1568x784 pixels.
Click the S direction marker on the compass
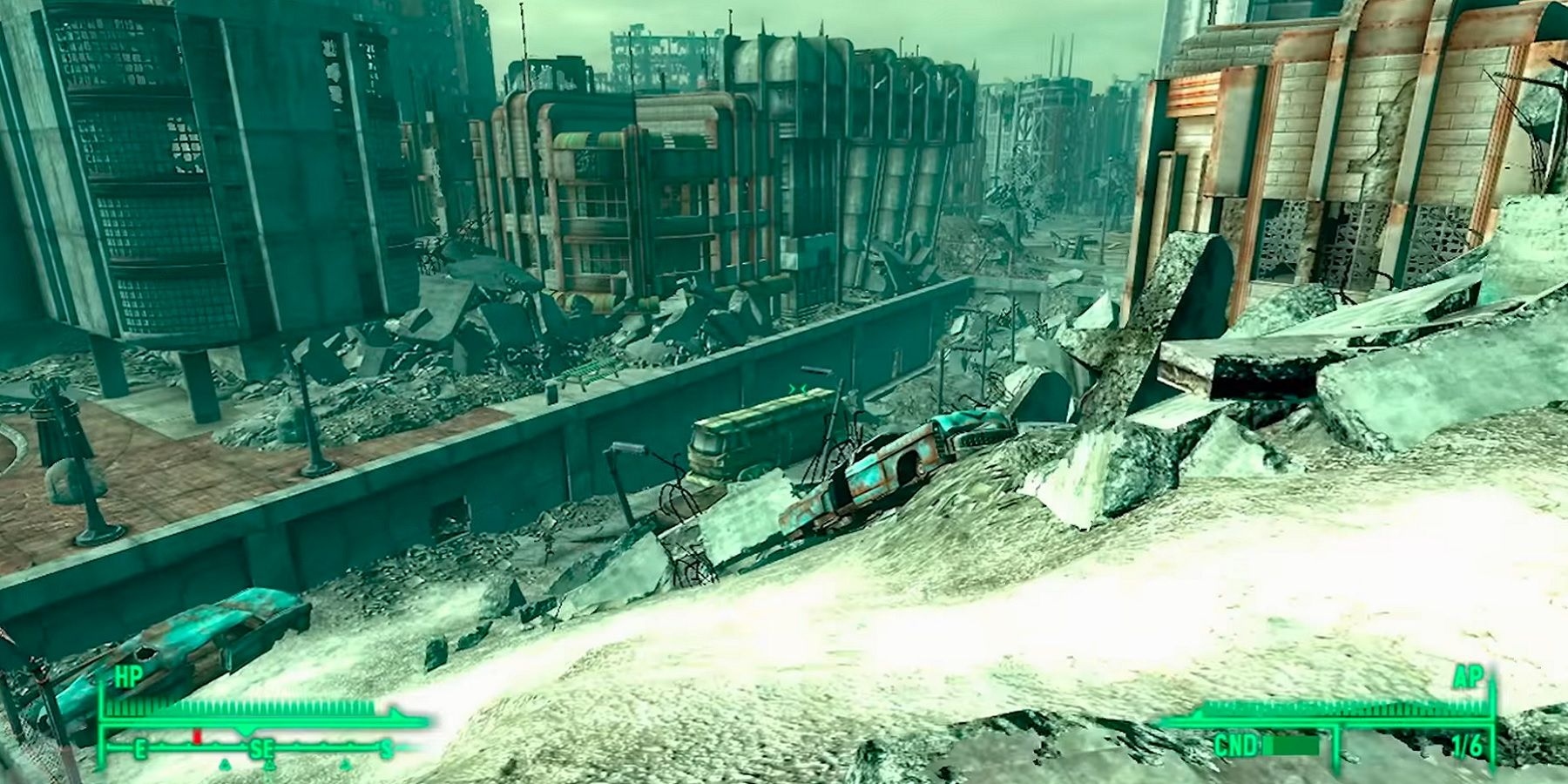tap(385, 747)
